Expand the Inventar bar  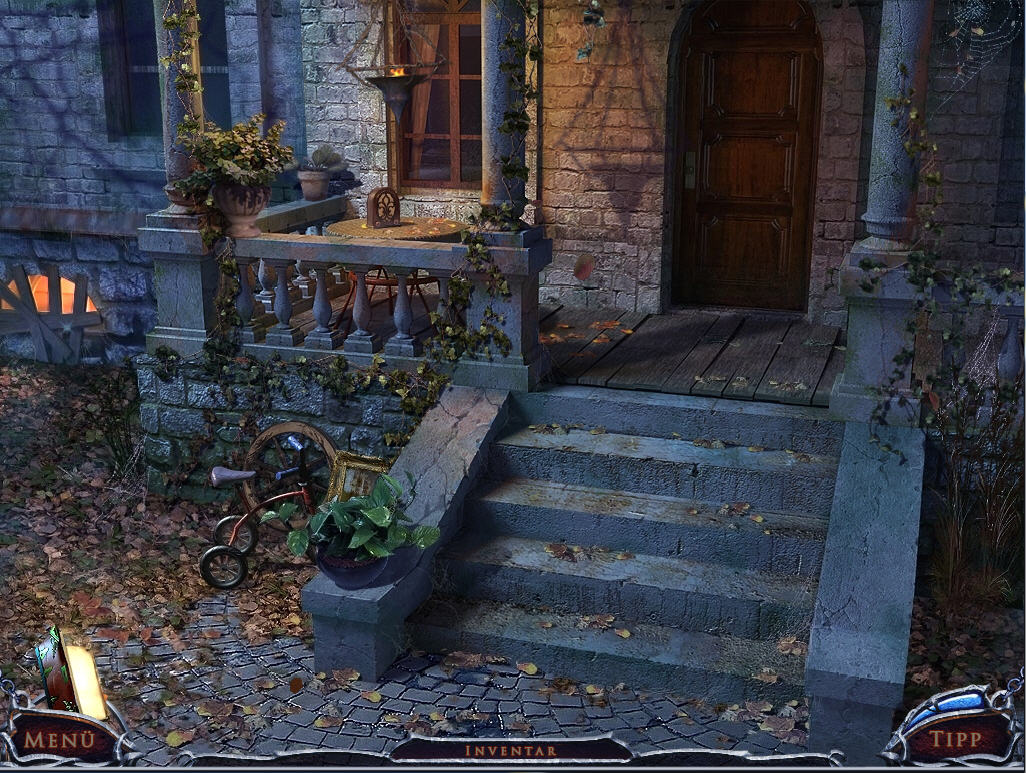[x=510, y=750]
